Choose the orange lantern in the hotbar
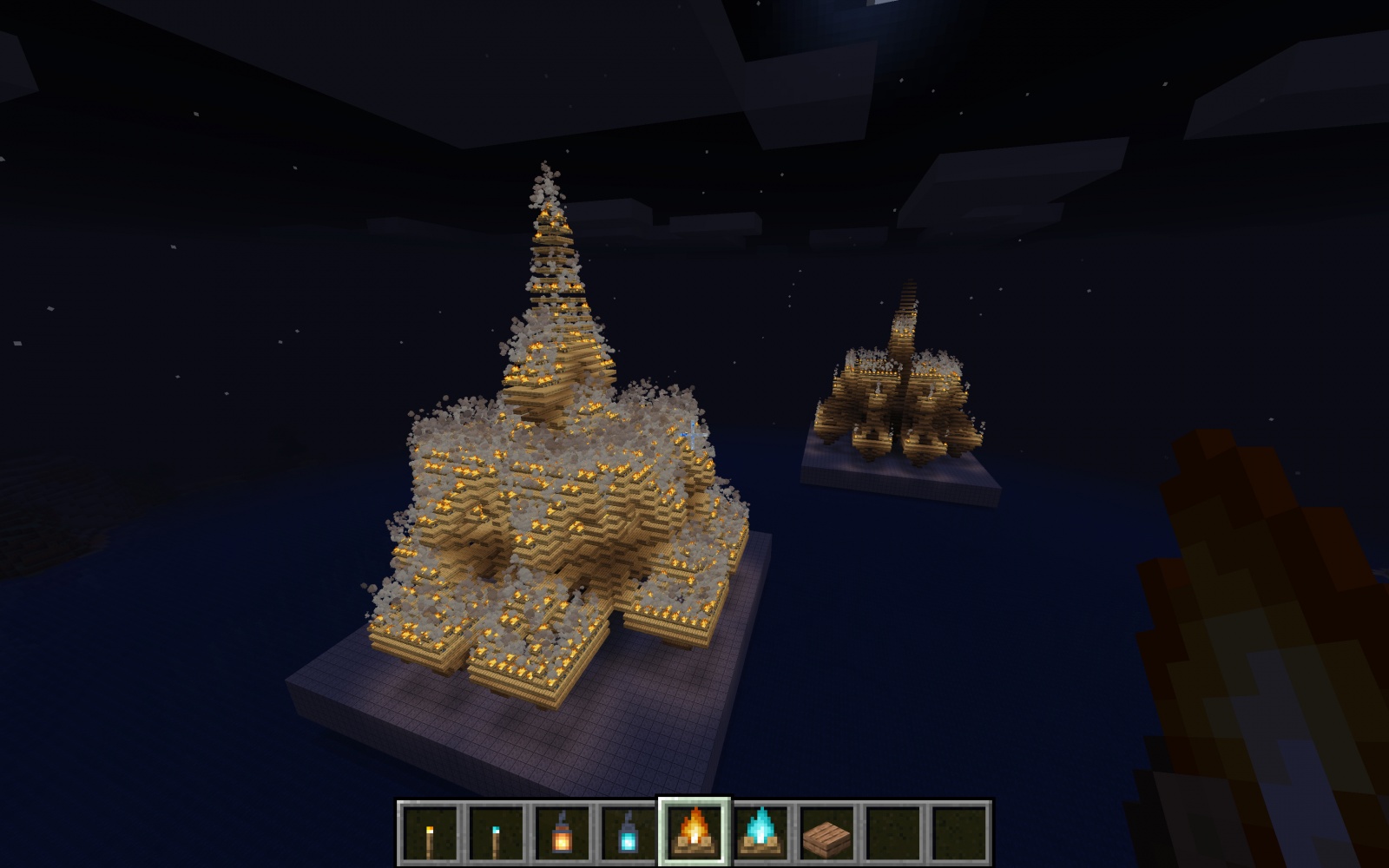 [x=563, y=832]
